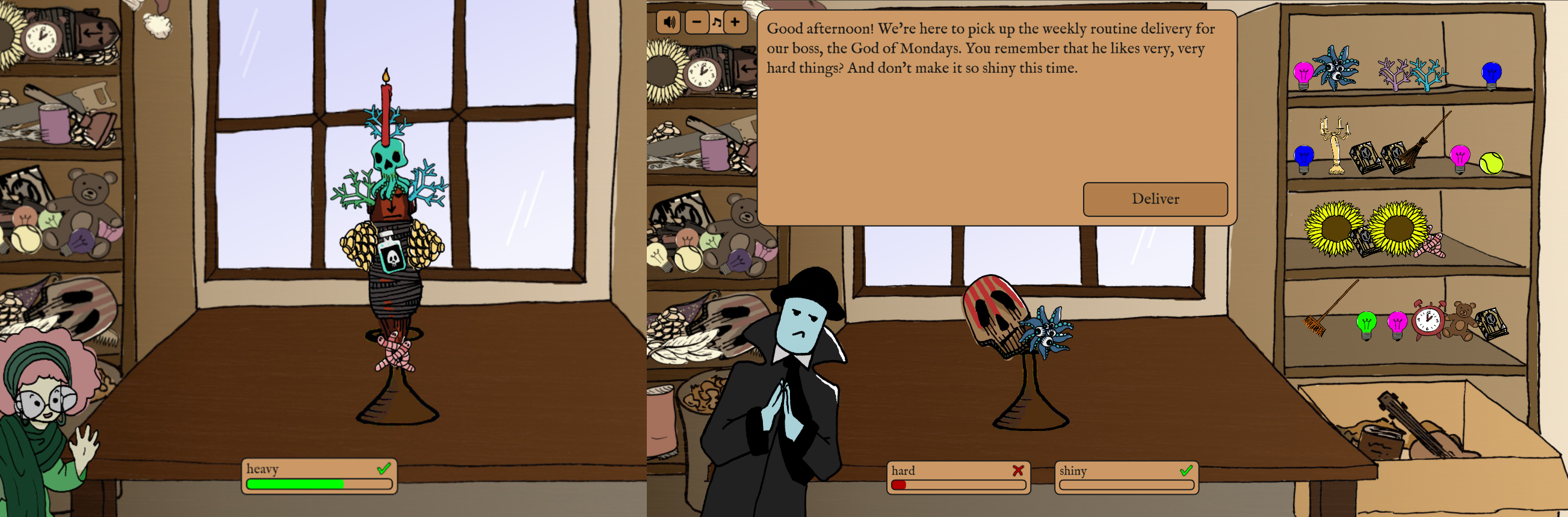Click the music note icon in the corner

tap(717, 21)
